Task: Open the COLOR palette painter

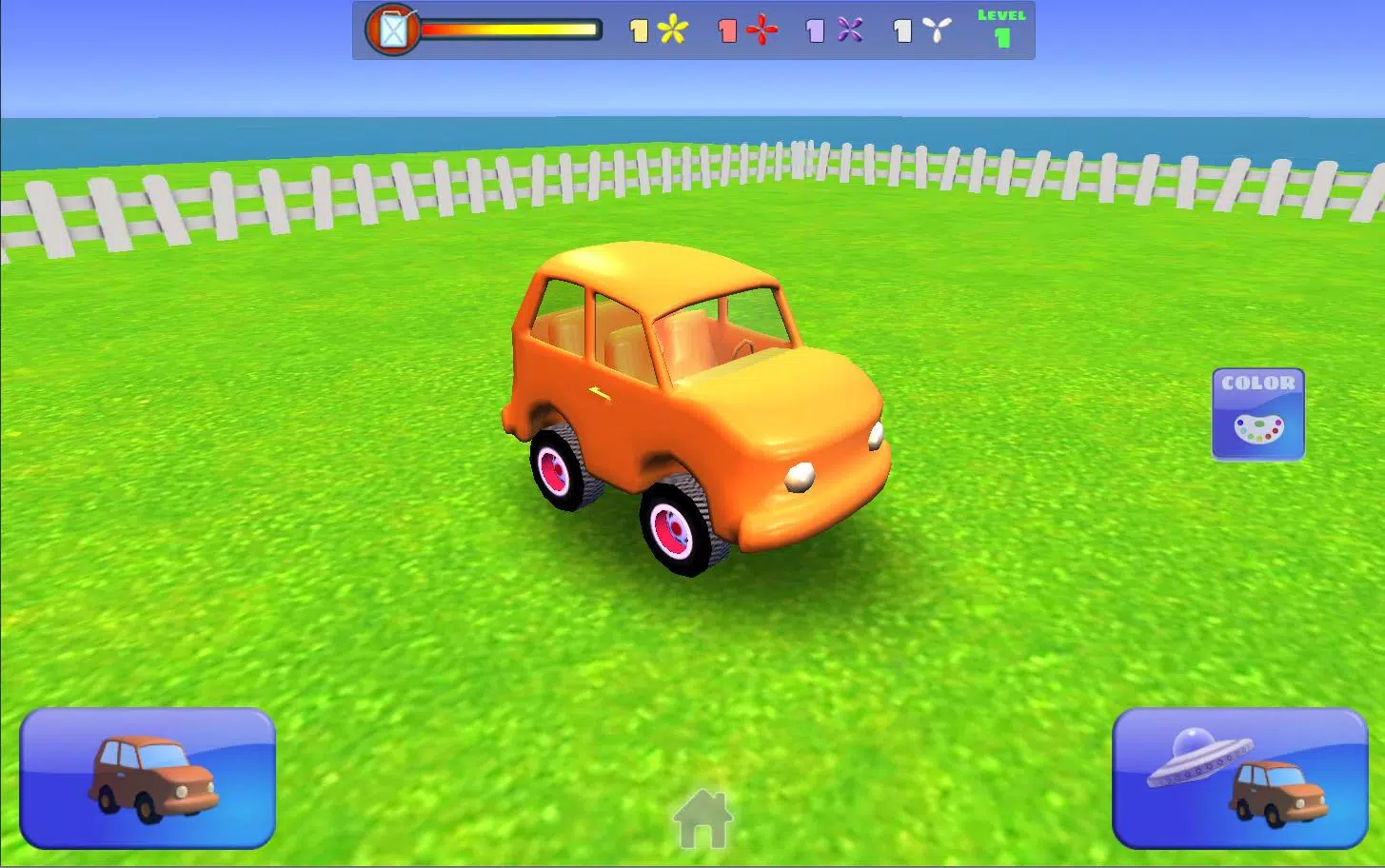Action: [1258, 415]
